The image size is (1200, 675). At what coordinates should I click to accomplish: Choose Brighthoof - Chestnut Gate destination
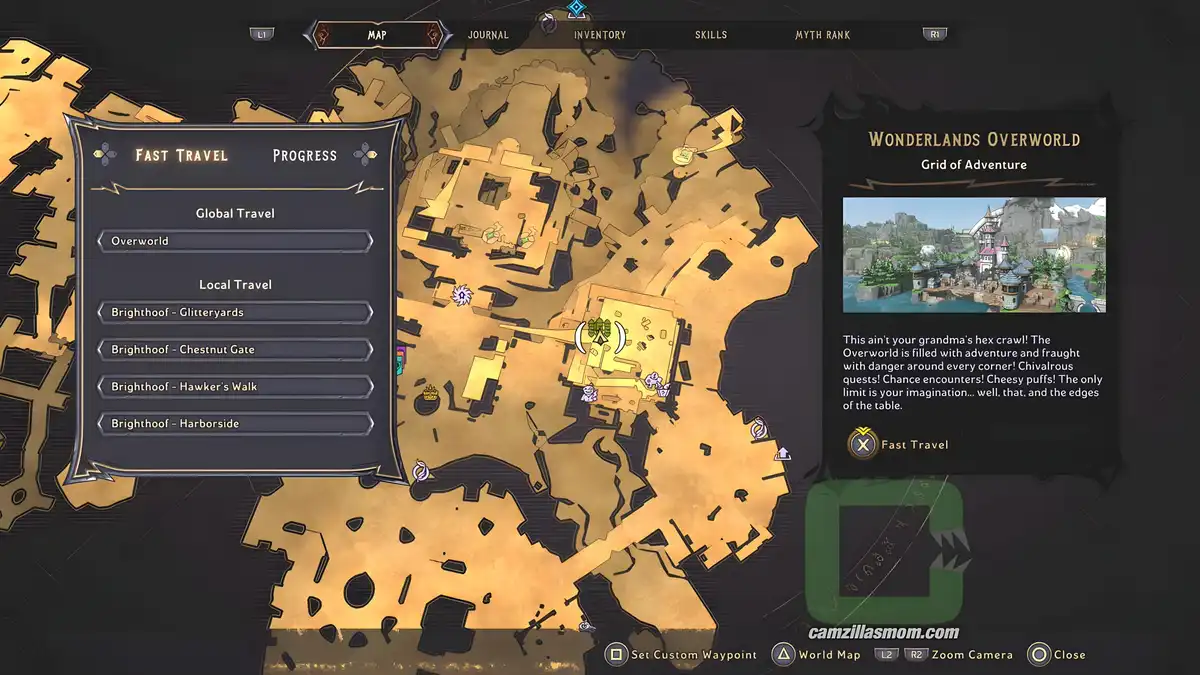(x=235, y=350)
